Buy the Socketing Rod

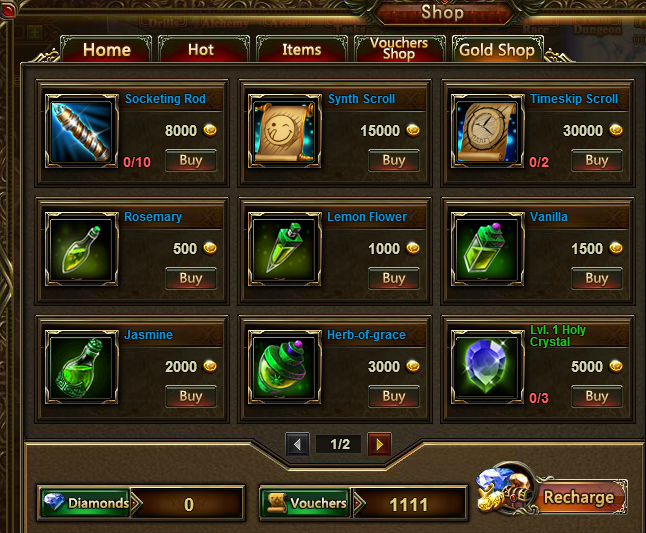coord(190,160)
